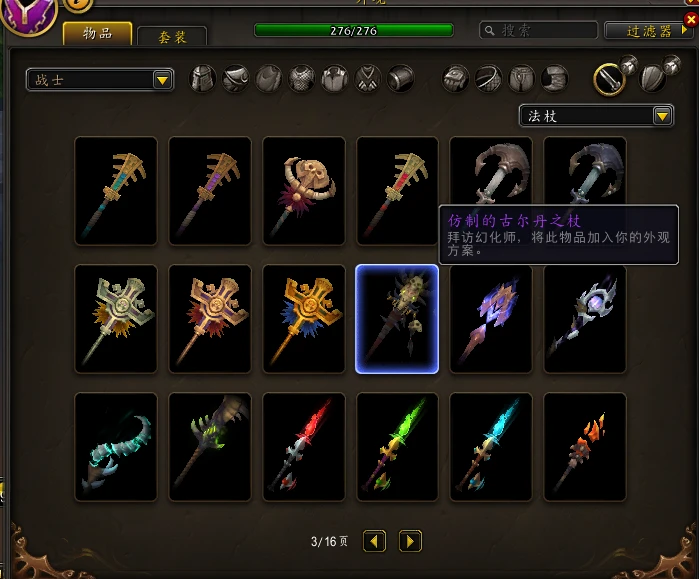Screen dimensions: 699x579
Task: Go to the next page of appearances
Action: click(x=410, y=541)
